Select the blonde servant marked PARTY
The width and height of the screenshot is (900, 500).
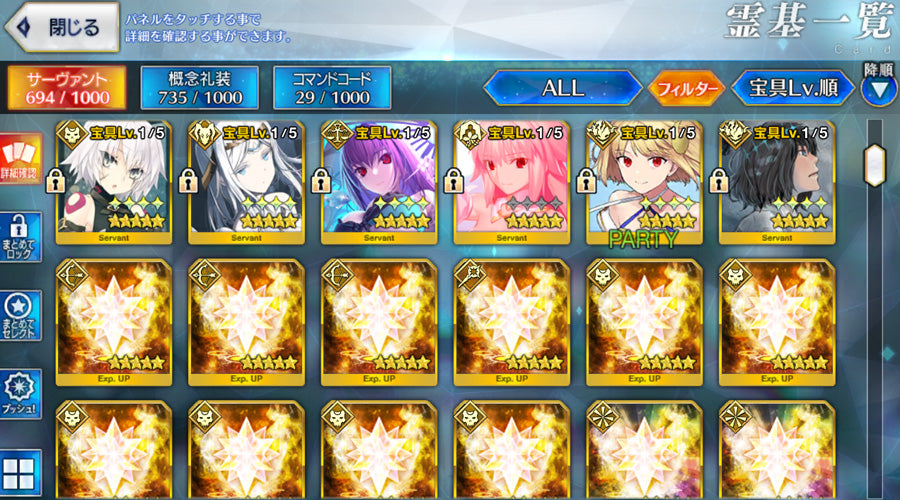(x=644, y=182)
